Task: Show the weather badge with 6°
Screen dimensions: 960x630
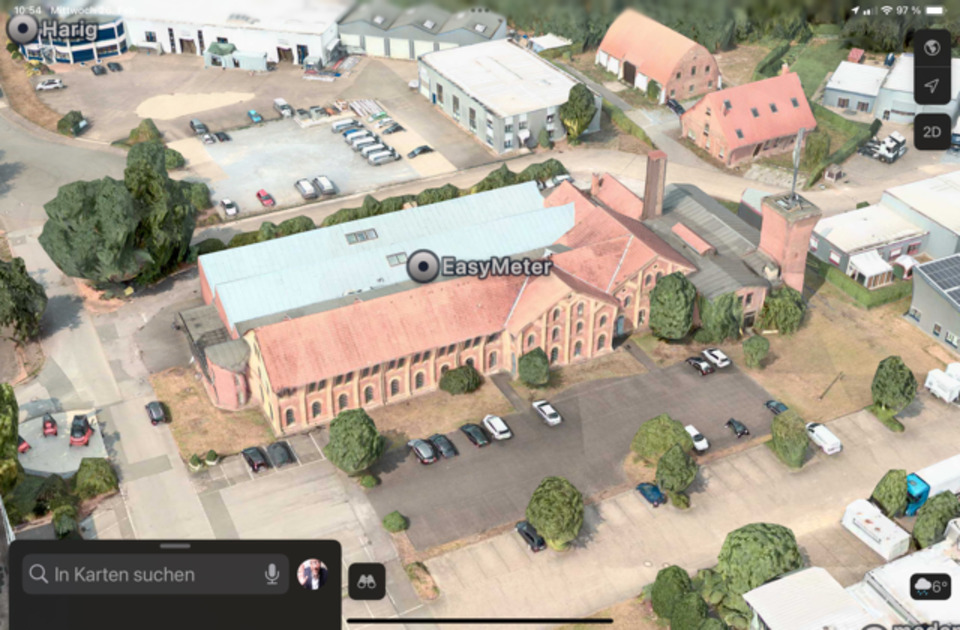Action: pyautogui.click(x=930, y=586)
